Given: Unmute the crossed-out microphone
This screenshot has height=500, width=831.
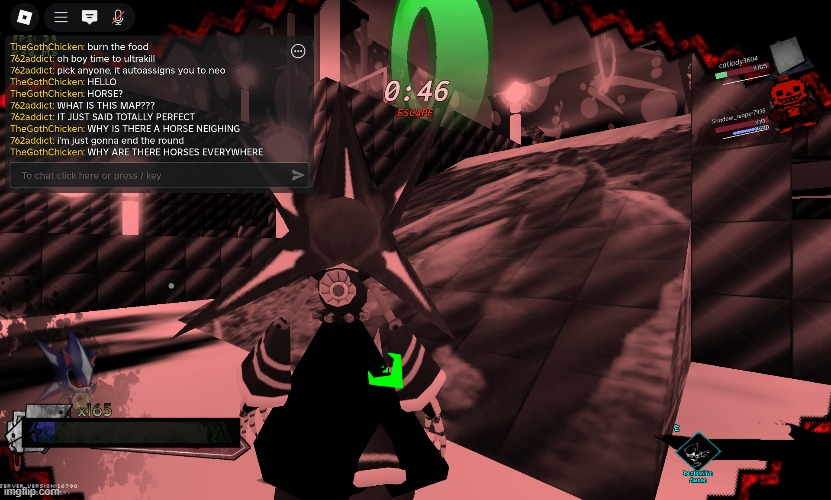Looking at the screenshot, I should point(118,17).
